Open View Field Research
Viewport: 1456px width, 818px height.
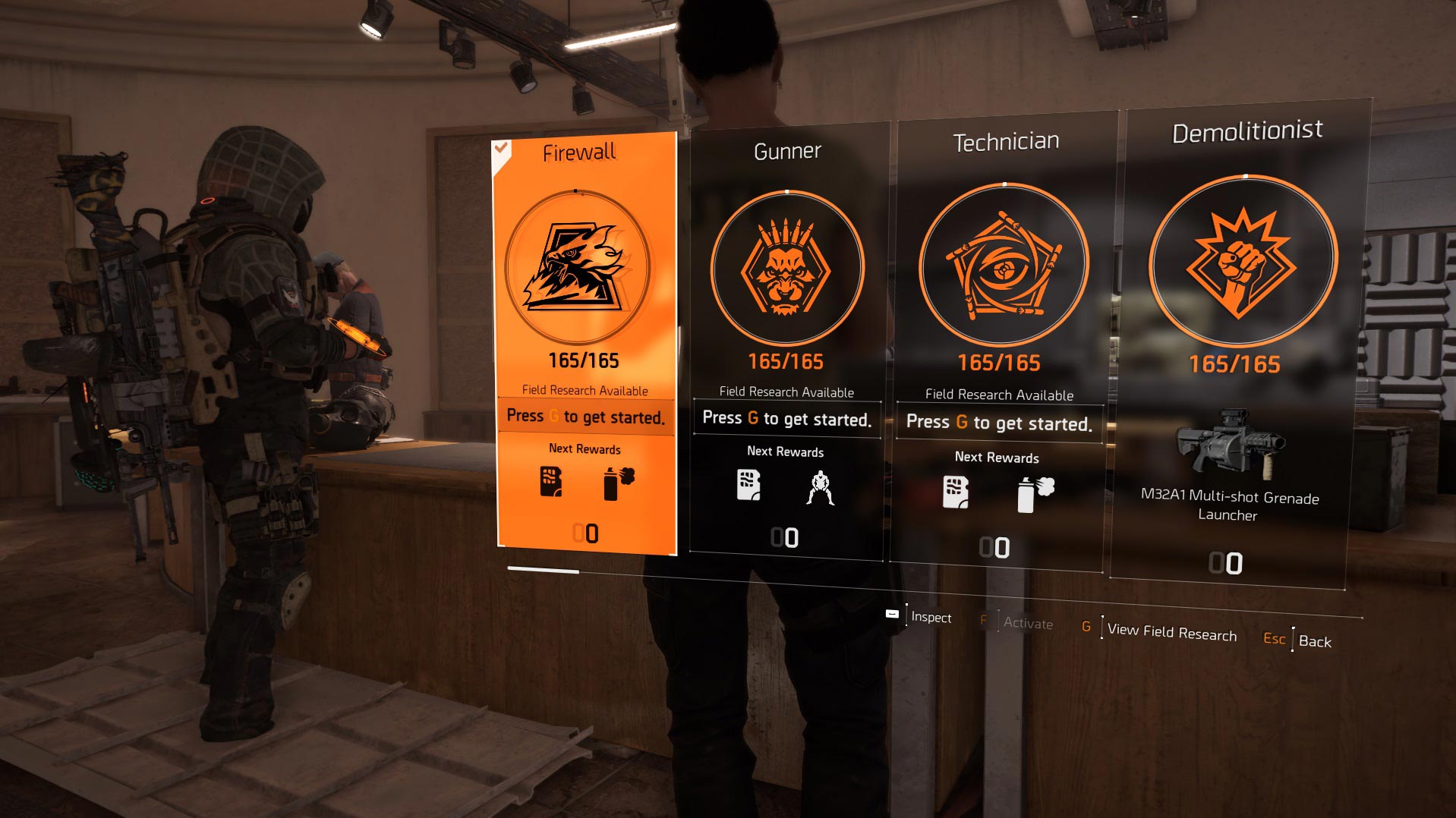tap(1171, 631)
